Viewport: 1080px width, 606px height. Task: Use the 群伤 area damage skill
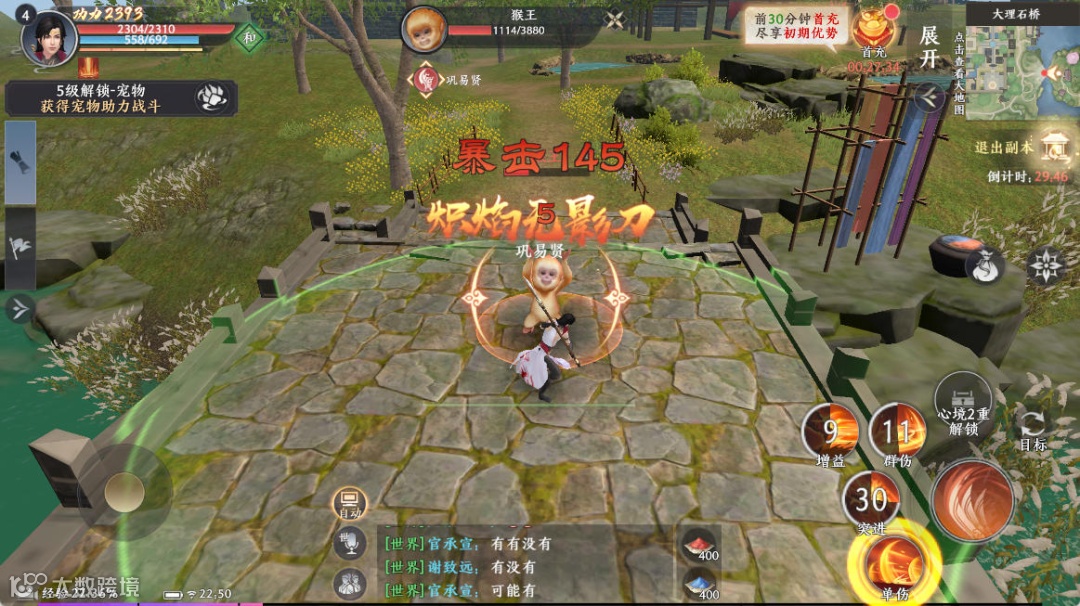pyautogui.click(x=897, y=432)
